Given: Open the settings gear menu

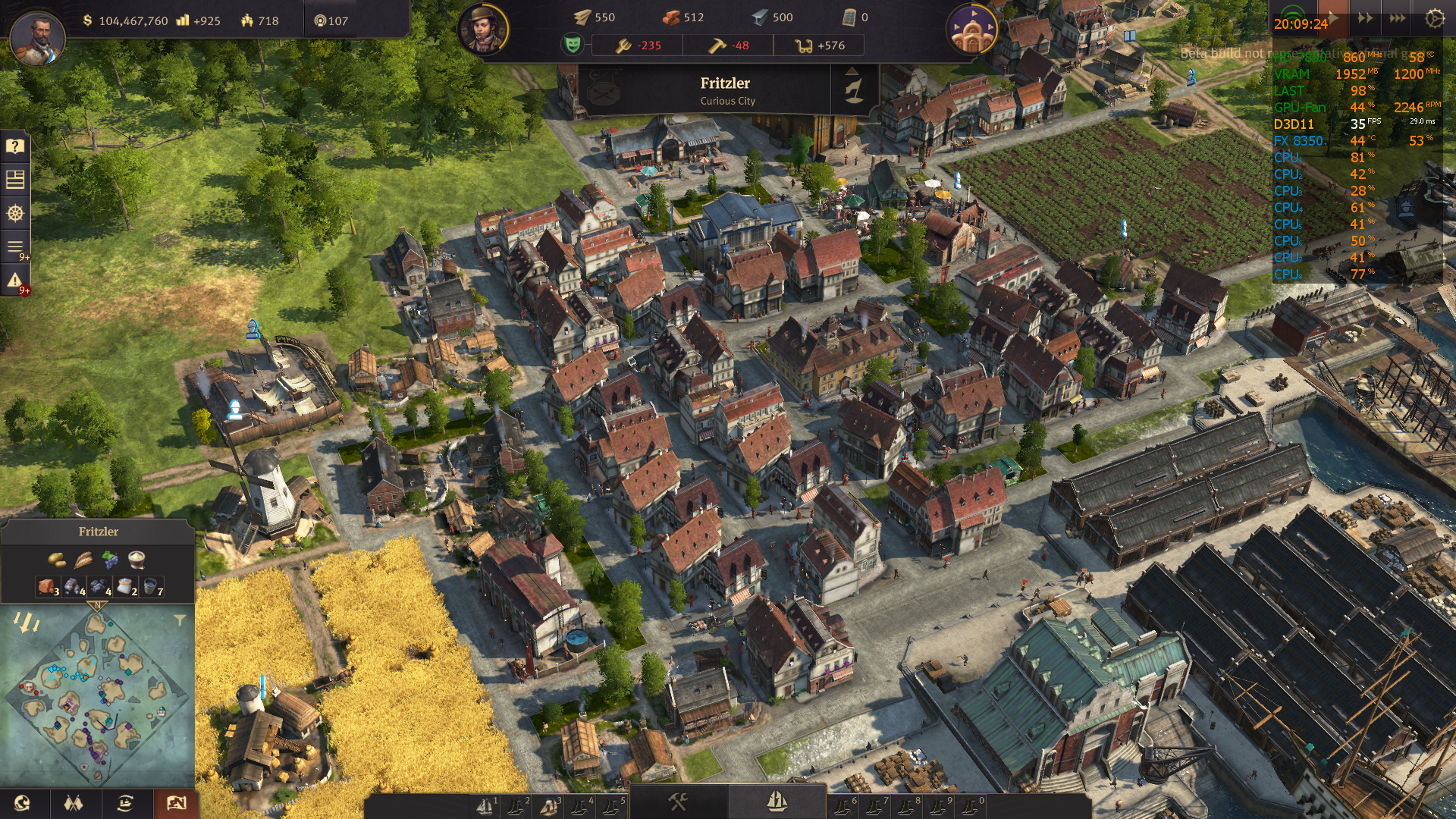Looking at the screenshot, I should point(1434,18).
